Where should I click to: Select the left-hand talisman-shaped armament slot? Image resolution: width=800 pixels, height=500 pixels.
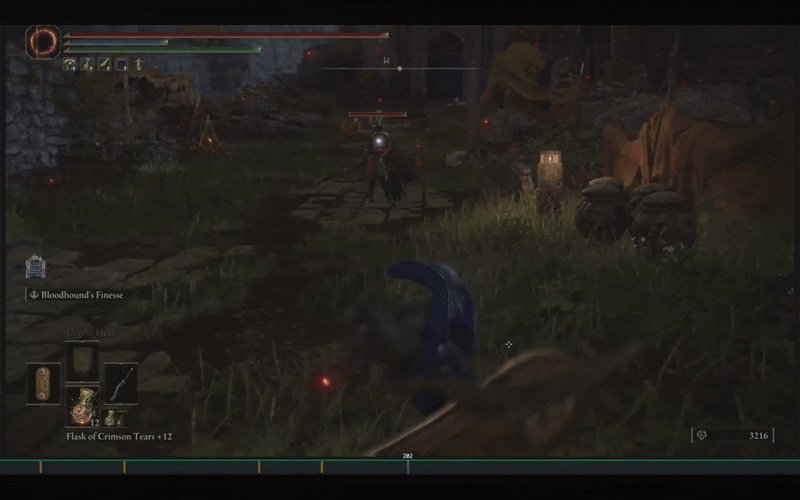(42, 382)
